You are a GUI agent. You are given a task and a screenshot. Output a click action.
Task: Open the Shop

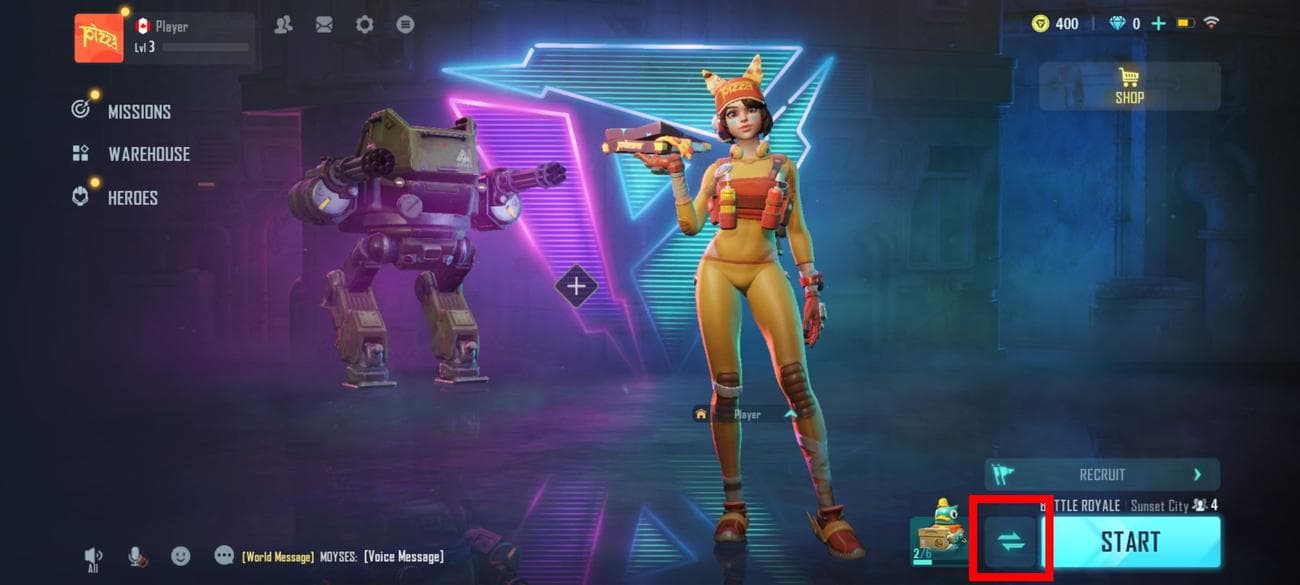click(1130, 87)
